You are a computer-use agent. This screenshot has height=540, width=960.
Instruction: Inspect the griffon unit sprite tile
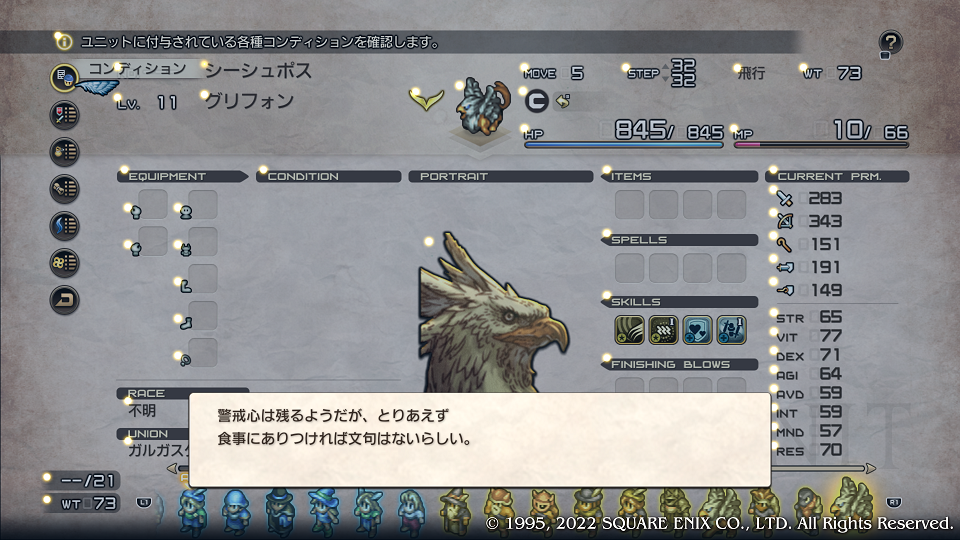click(477, 106)
